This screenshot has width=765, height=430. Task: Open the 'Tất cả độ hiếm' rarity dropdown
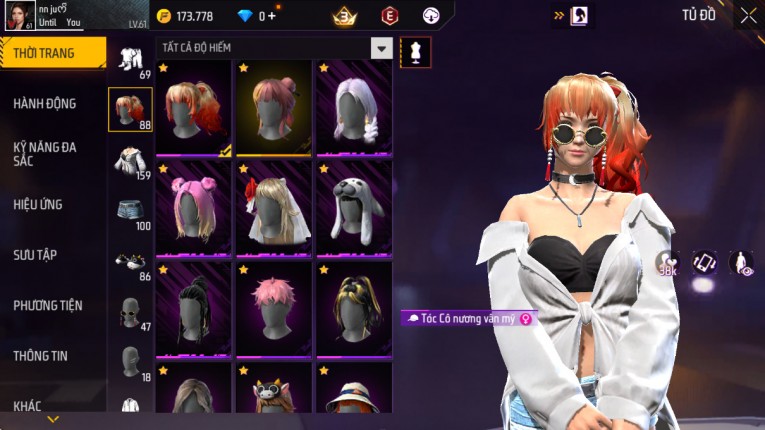[x=381, y=48]
